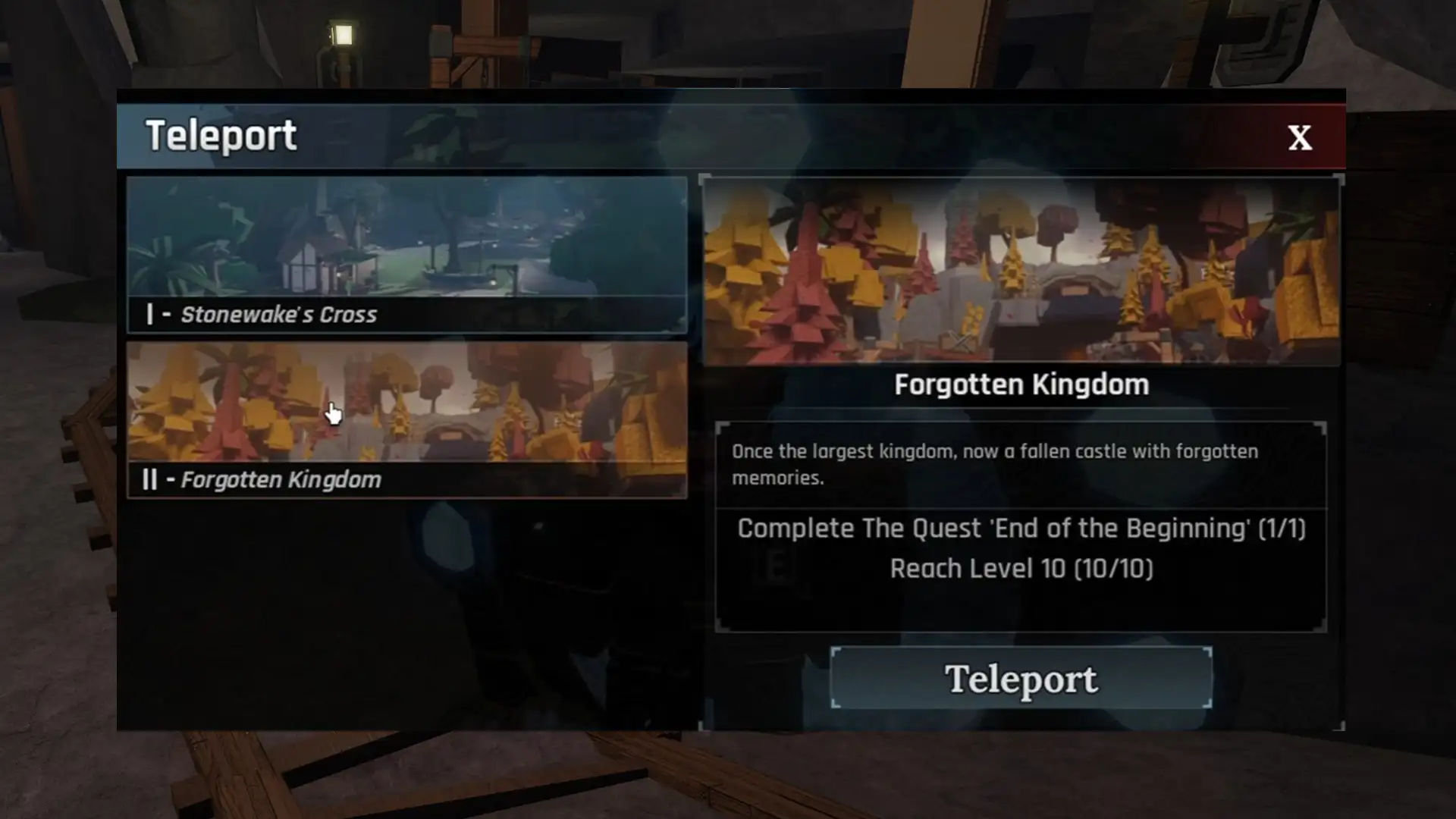Close the Teleport window with the X
1456x819 pixels.
(1298, 137)
